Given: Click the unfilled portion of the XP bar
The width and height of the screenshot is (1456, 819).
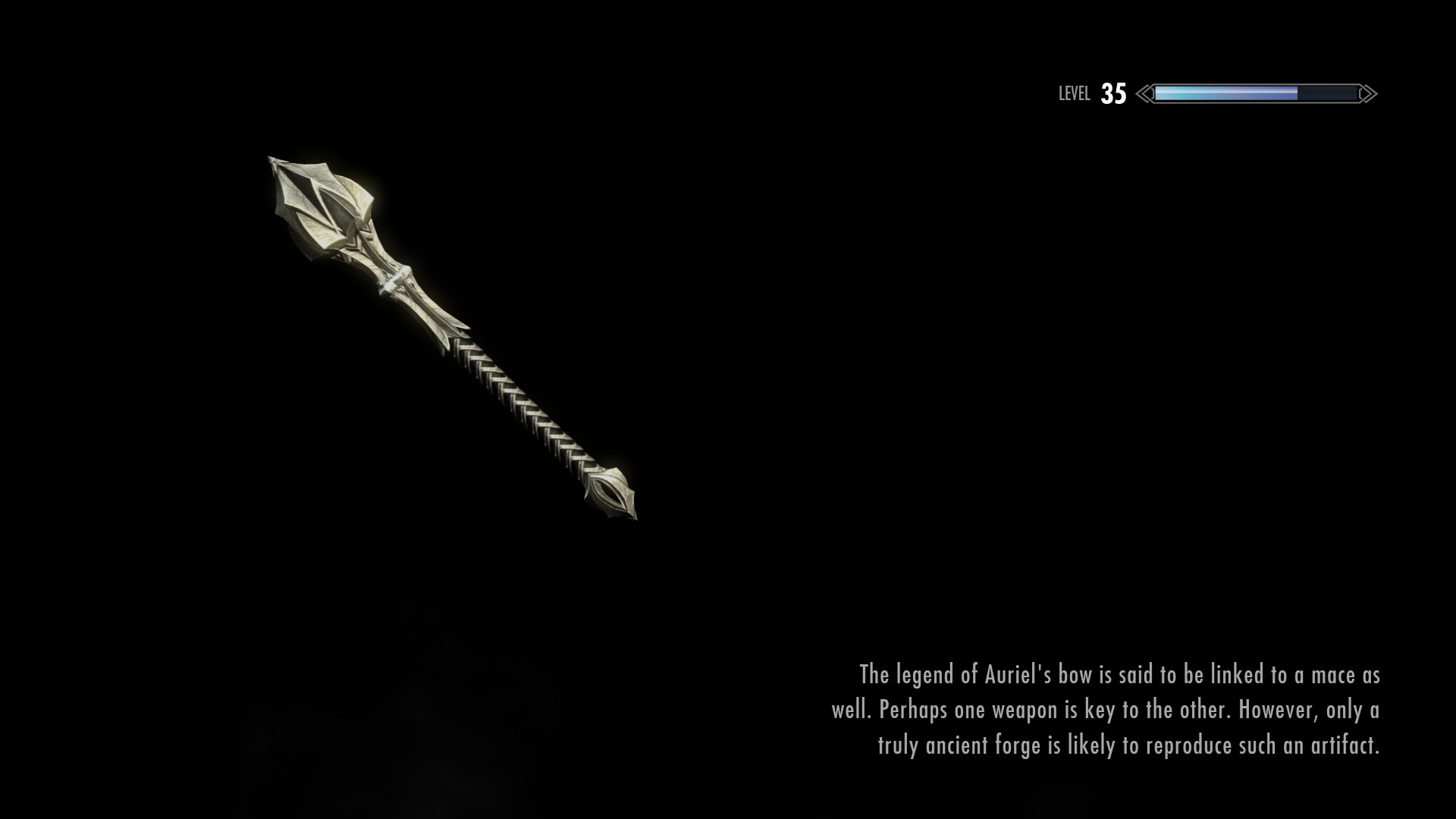Looking at the screenshot, I should 1331,93.
